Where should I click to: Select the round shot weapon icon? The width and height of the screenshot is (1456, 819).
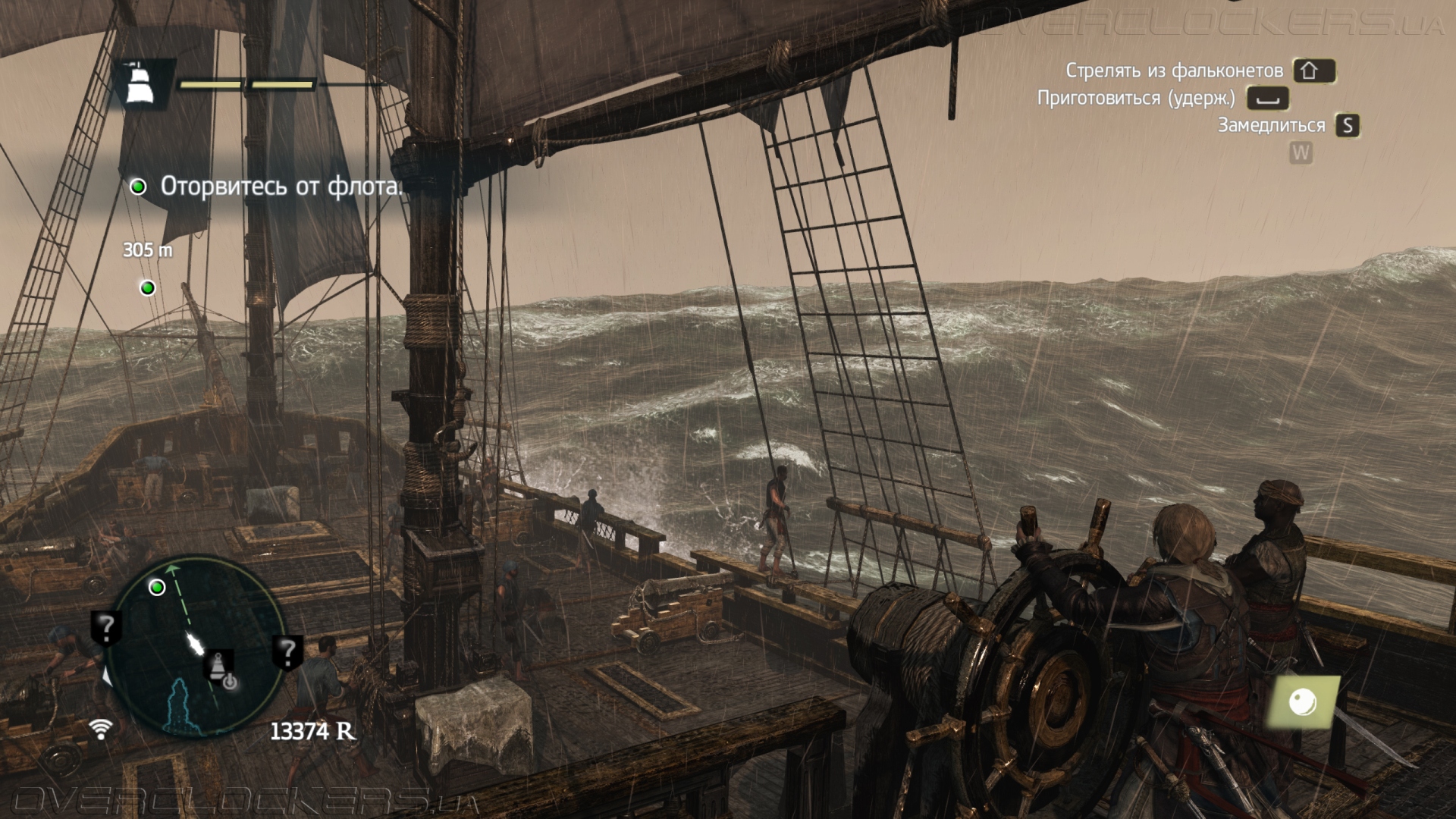pos(1304,701)
